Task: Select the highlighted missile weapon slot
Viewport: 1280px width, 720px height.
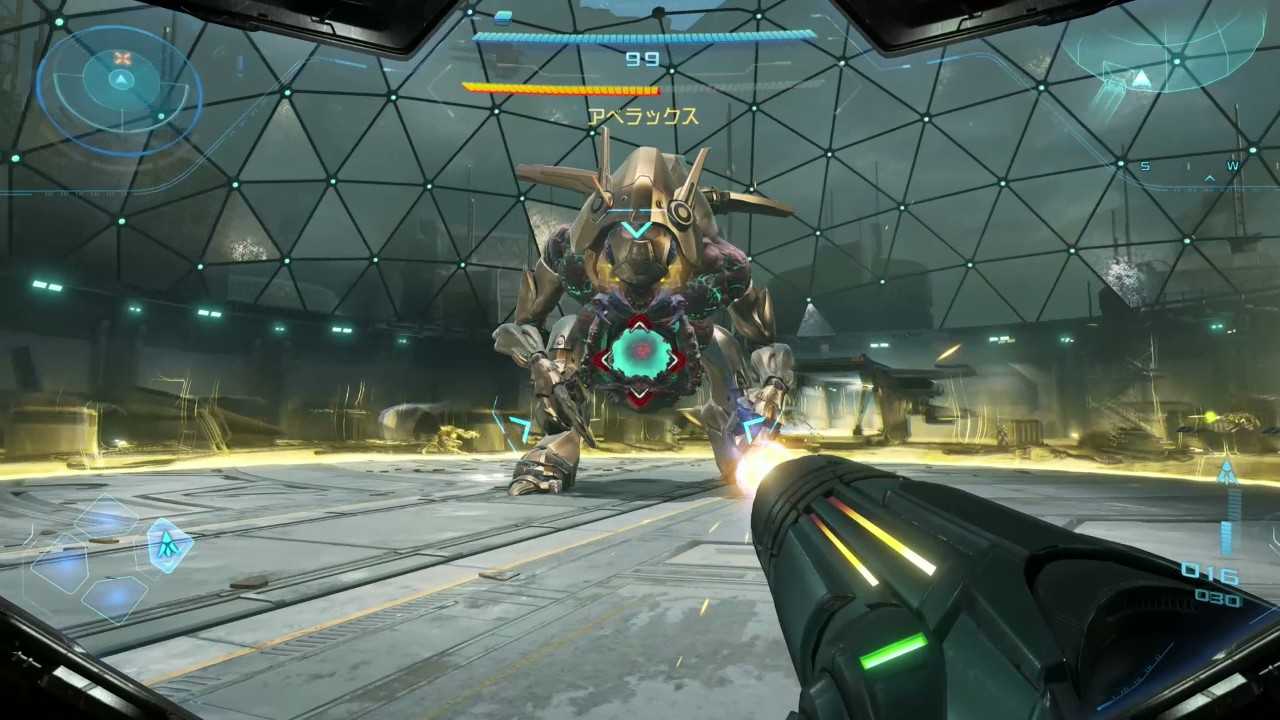Action: (x=169, y=545)
